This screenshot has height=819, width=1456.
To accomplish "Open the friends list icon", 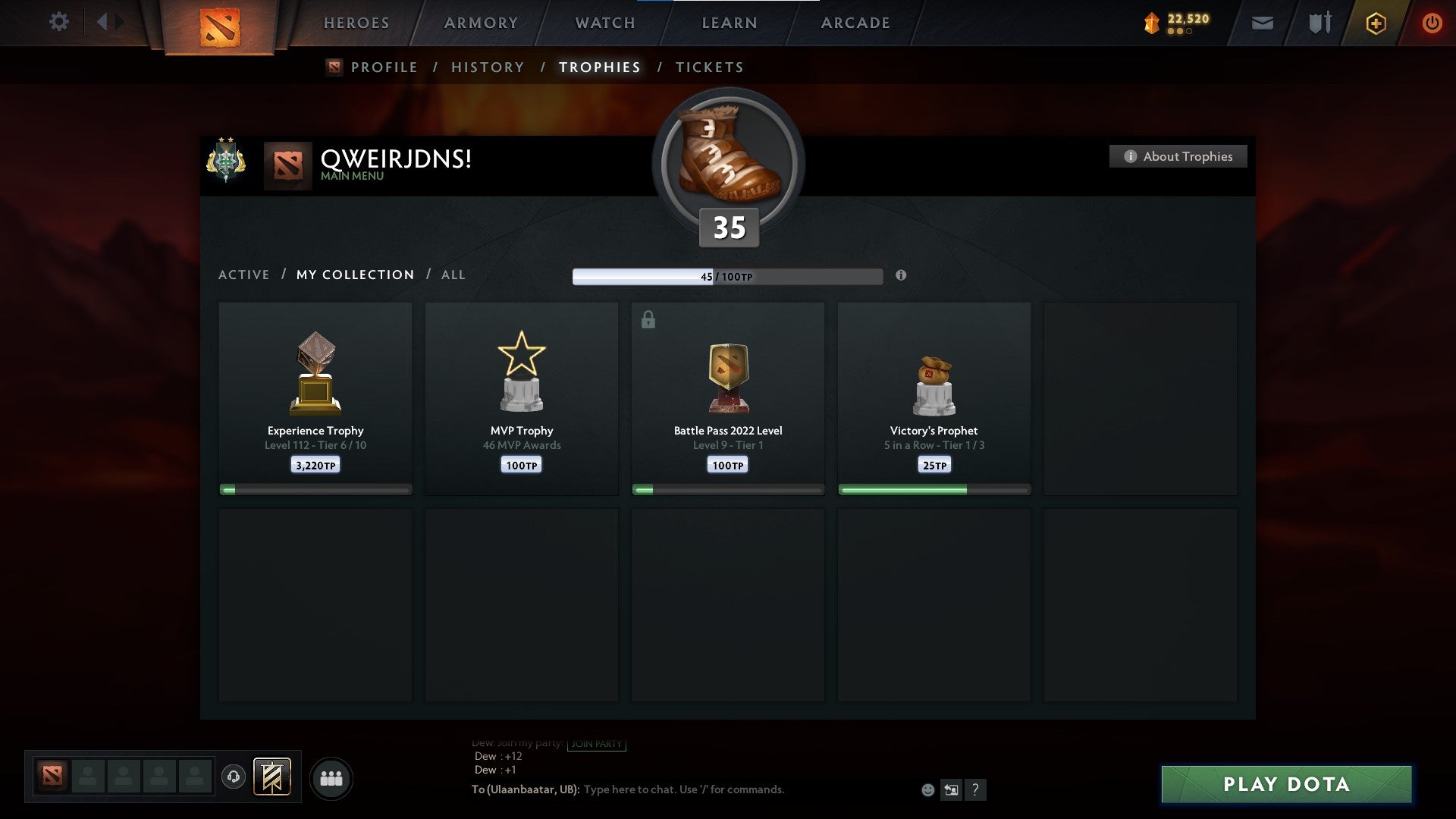I will point(331,777).
